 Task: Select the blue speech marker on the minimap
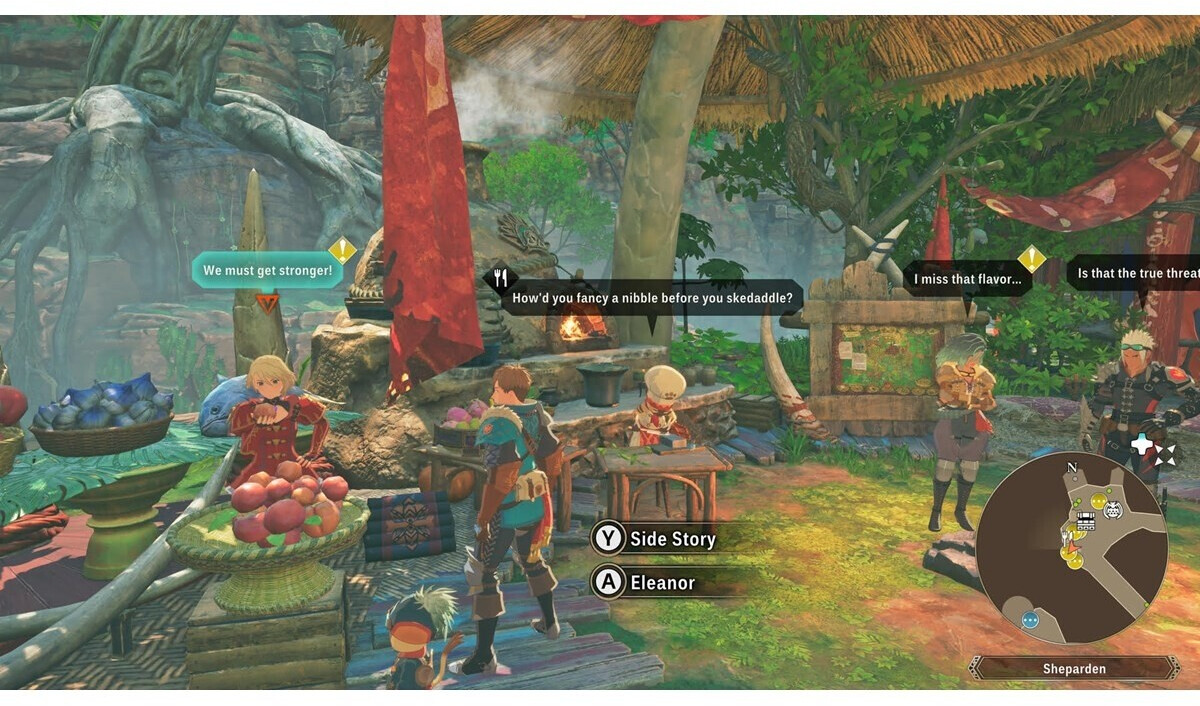(x=1030, y=620)
